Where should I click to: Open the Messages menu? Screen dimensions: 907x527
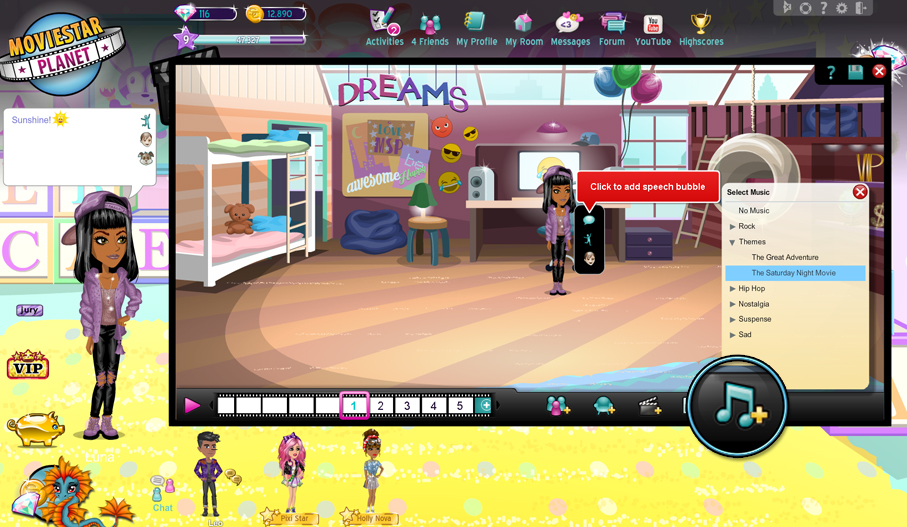pos(570,29)
